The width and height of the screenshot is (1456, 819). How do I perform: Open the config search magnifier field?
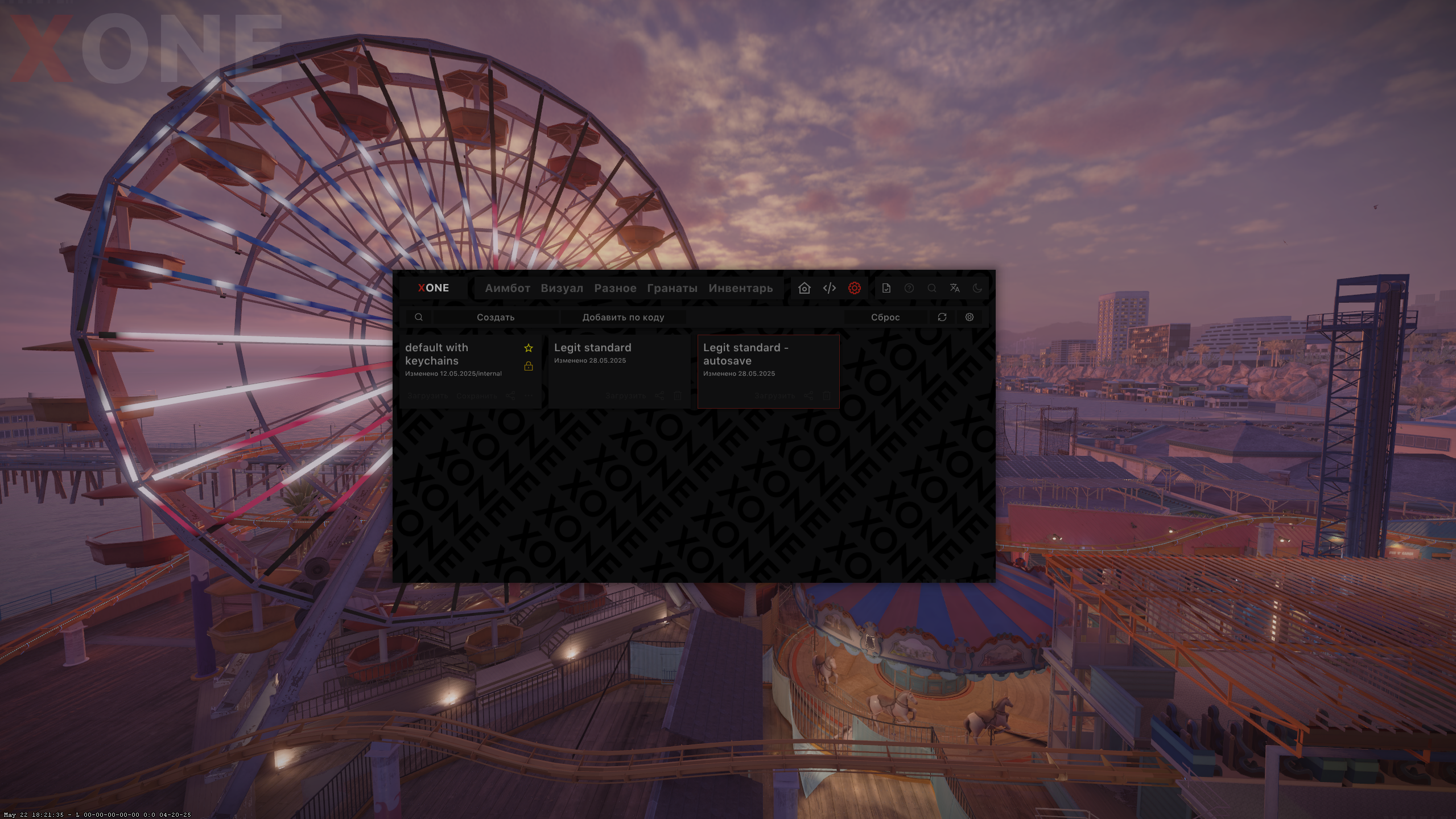point(419,317)
